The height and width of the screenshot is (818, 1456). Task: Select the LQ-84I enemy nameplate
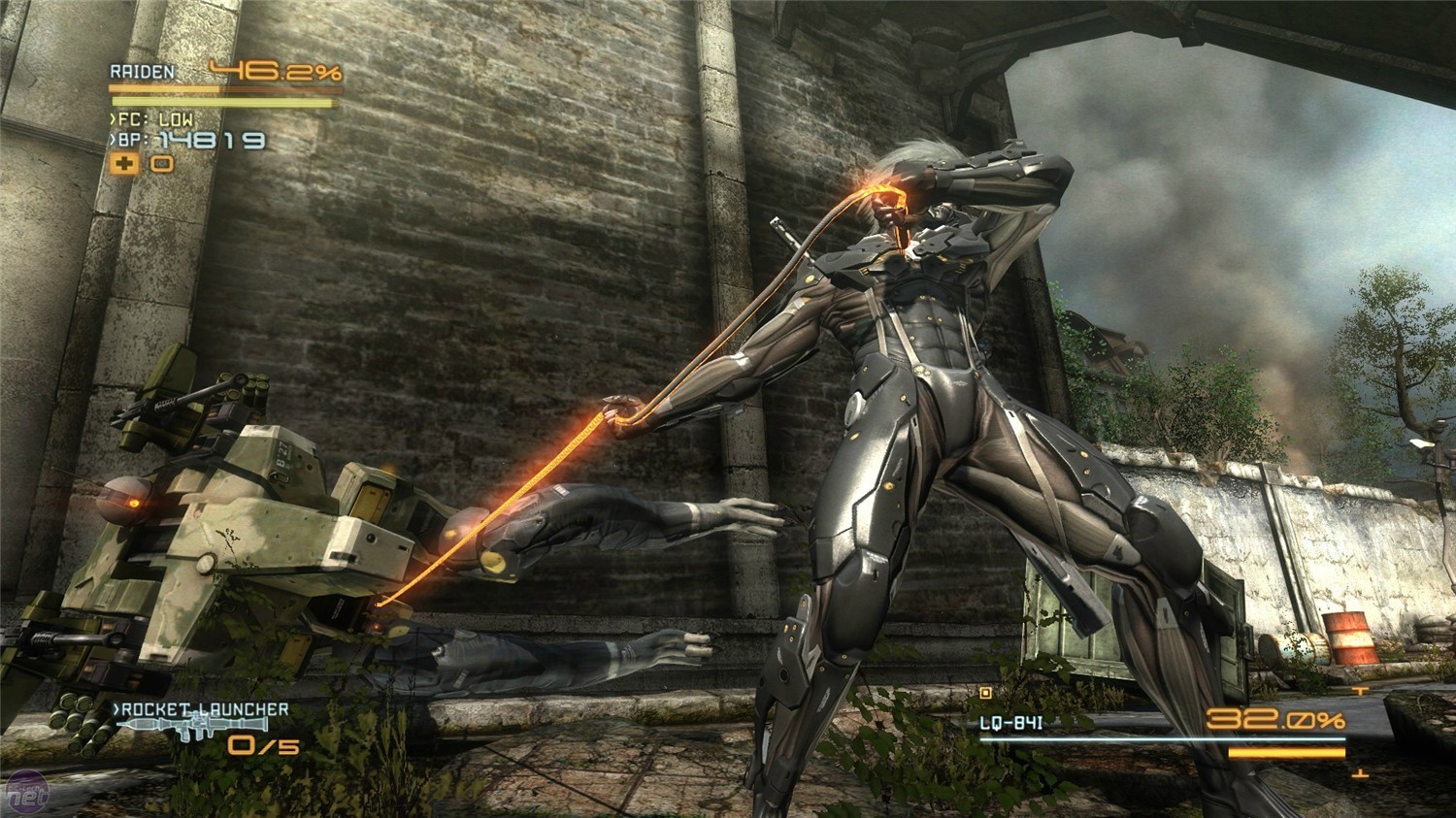1010,722
